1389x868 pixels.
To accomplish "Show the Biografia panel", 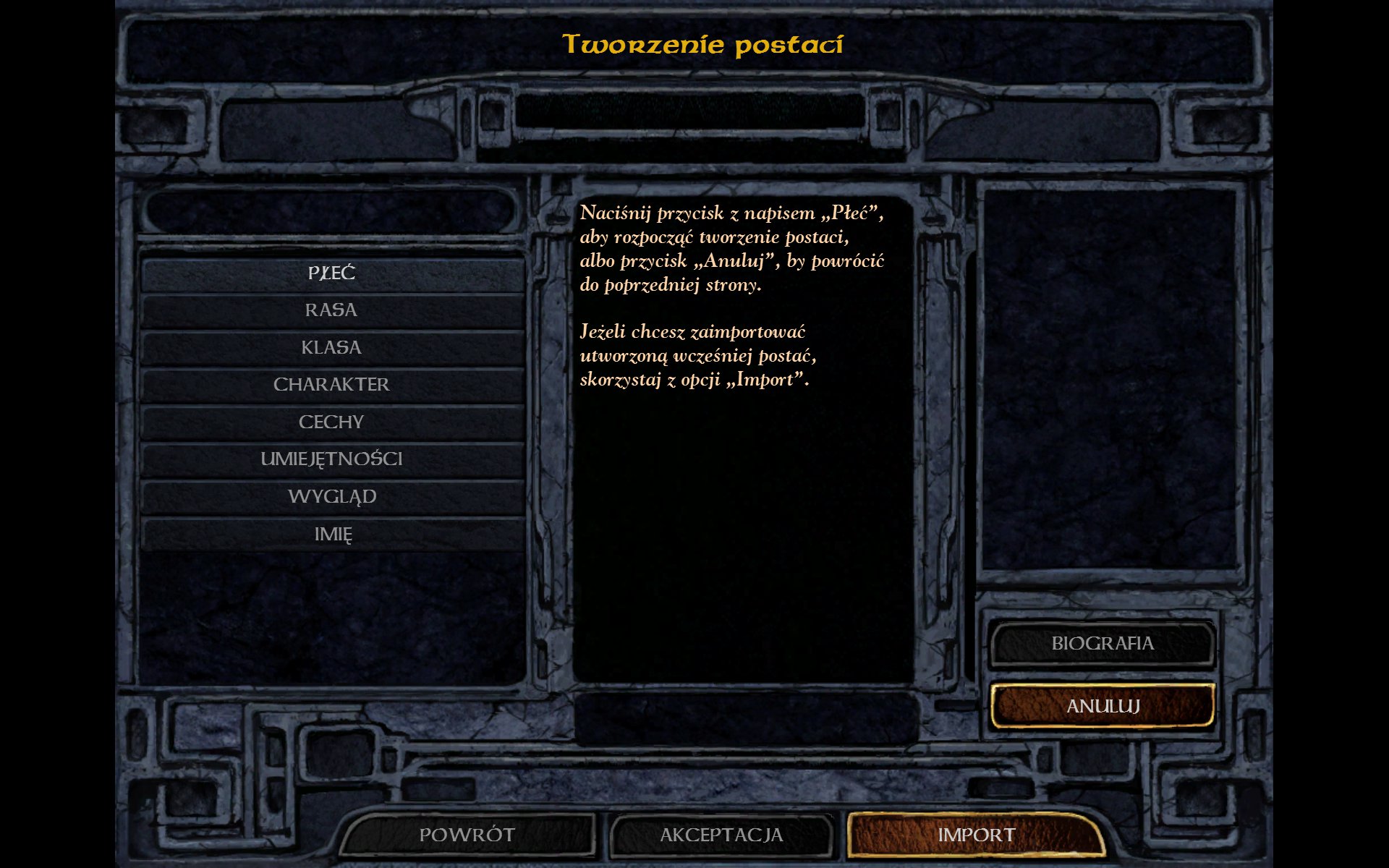I will pyautogui.click(x=1102, y=644).
